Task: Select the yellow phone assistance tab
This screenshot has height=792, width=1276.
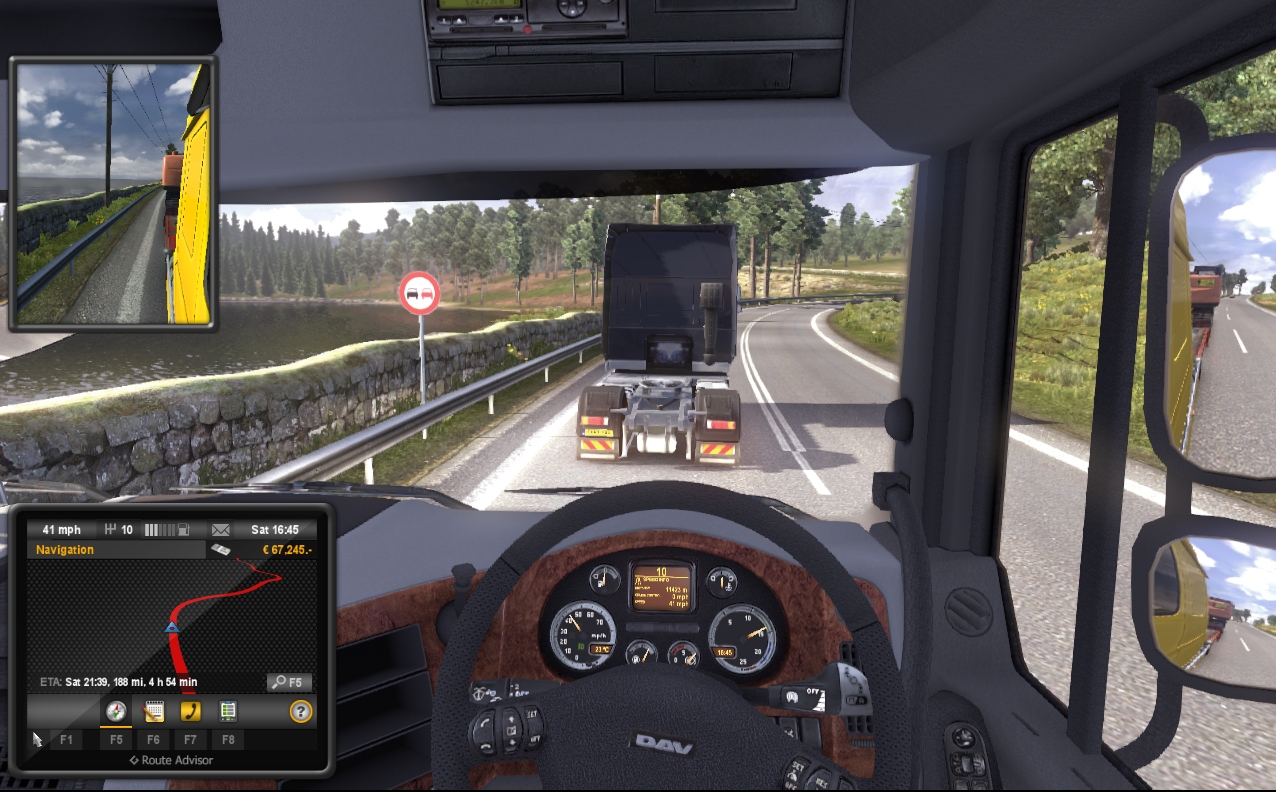Action: tap(190, 712)
